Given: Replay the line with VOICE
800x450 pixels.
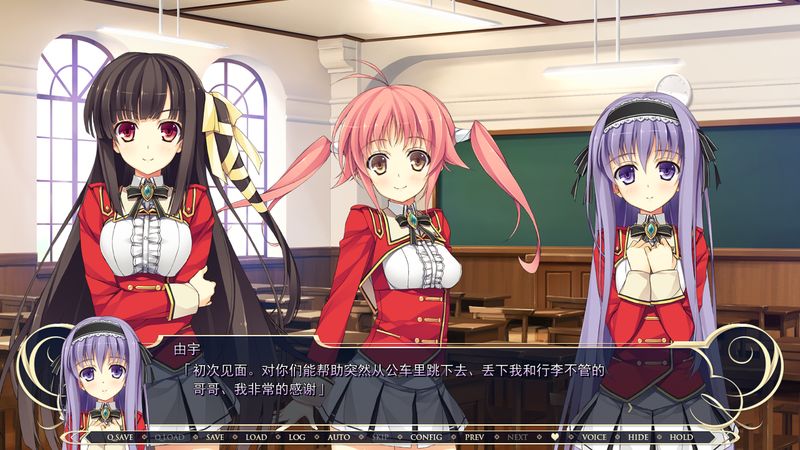Looking at the screenshot, I should point(594,437).
